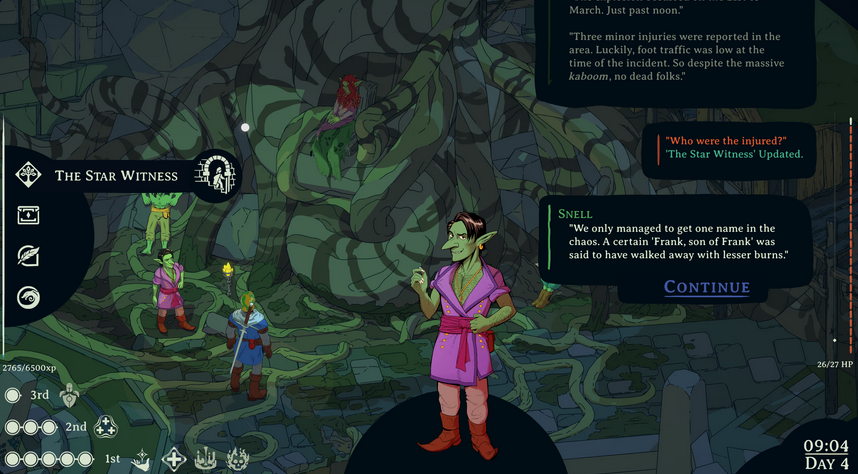Select the swirling eye icon
This screenshot has width=858, height=474.
(x=28, y=296)
